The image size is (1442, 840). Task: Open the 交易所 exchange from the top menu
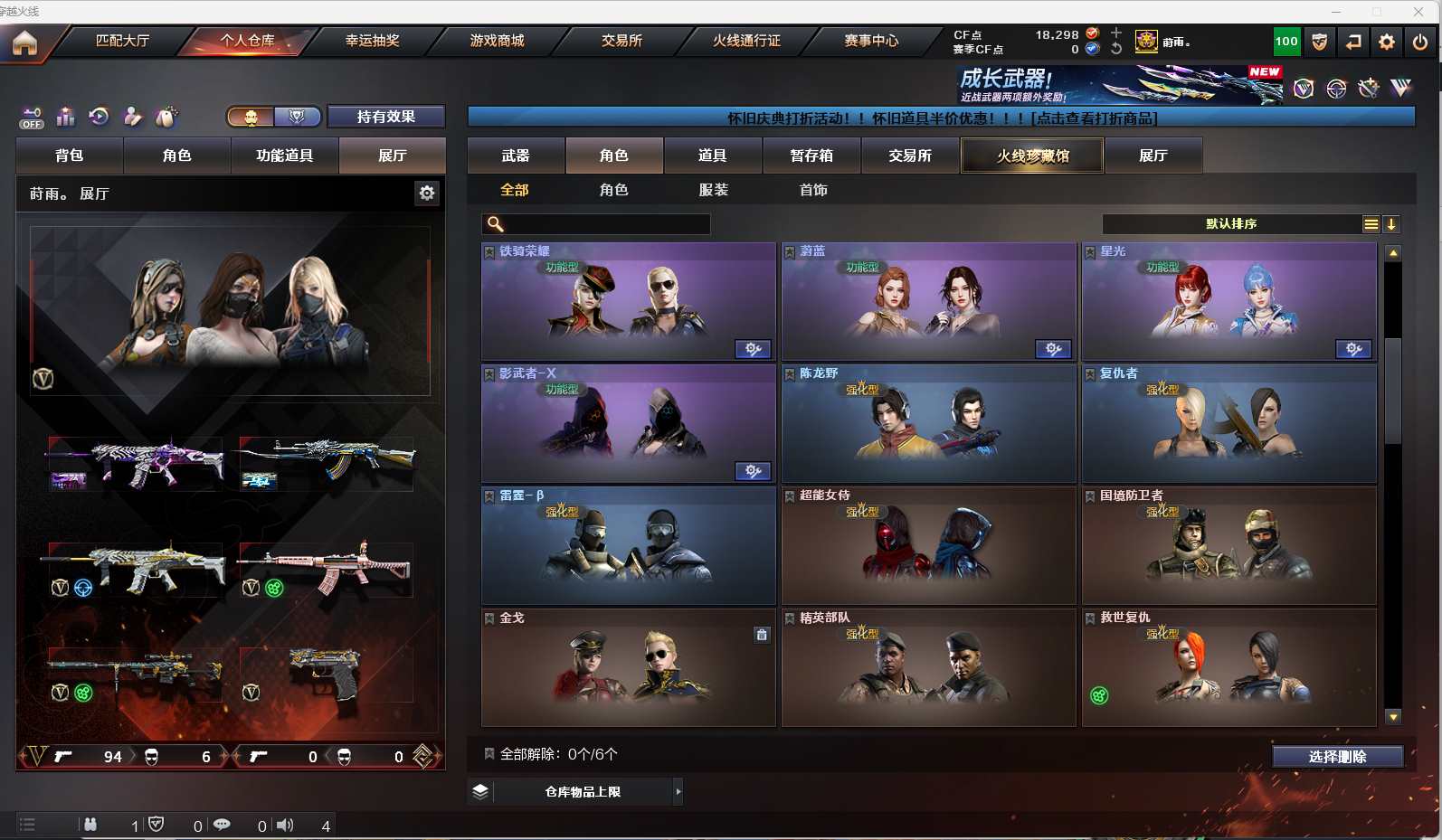pos(621,41)
